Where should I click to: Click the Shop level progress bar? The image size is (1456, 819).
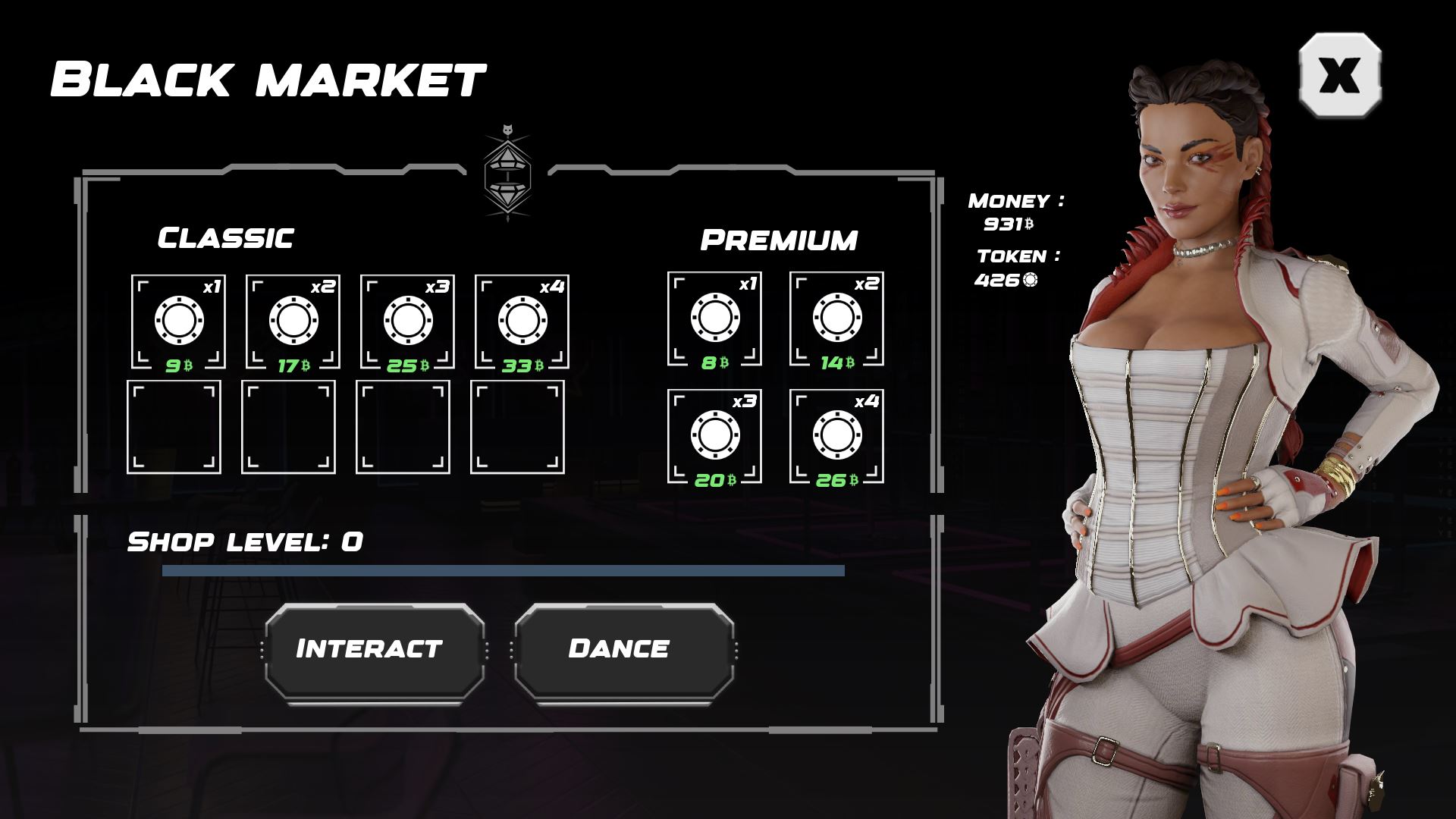[x=504, y=570]
